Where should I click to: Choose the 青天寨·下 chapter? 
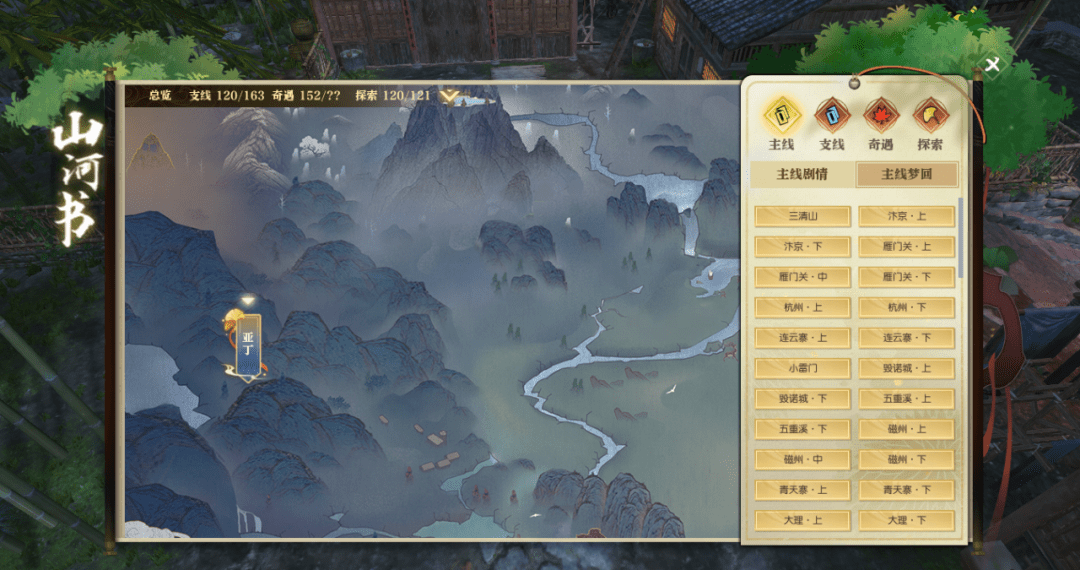(x=907, y=490)
